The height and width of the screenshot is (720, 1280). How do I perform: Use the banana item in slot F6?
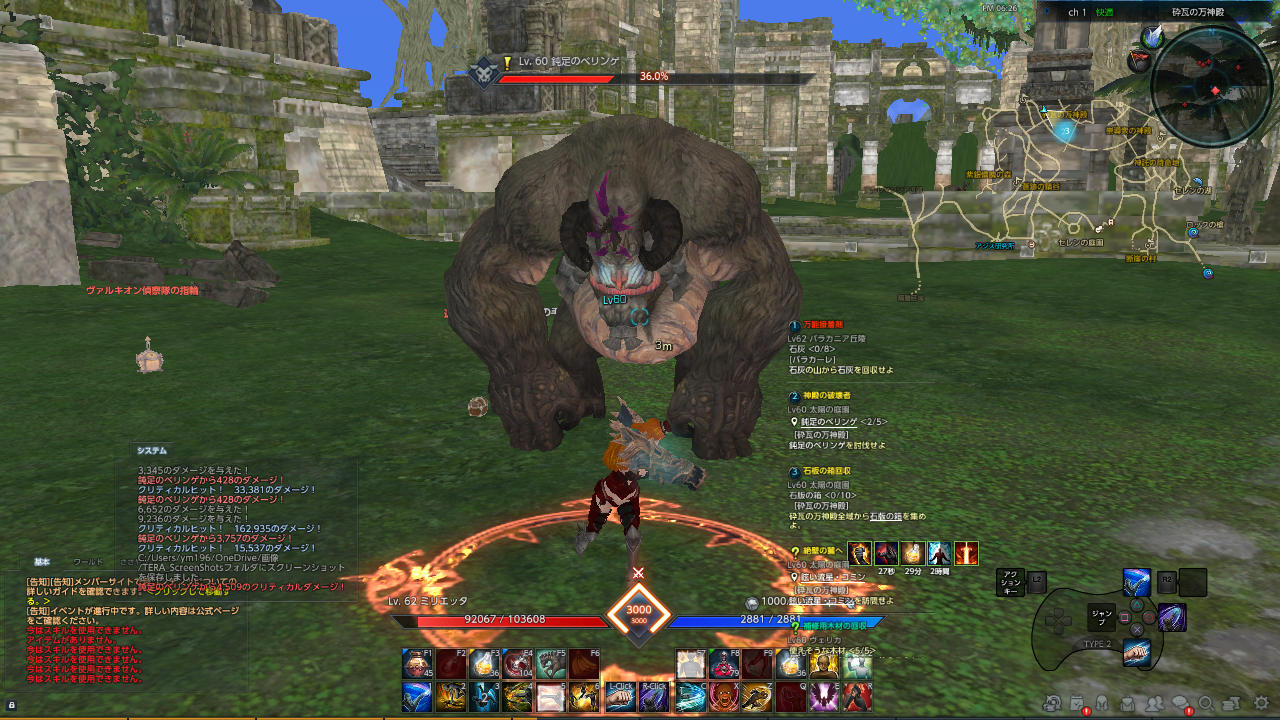tap(584, 664)
